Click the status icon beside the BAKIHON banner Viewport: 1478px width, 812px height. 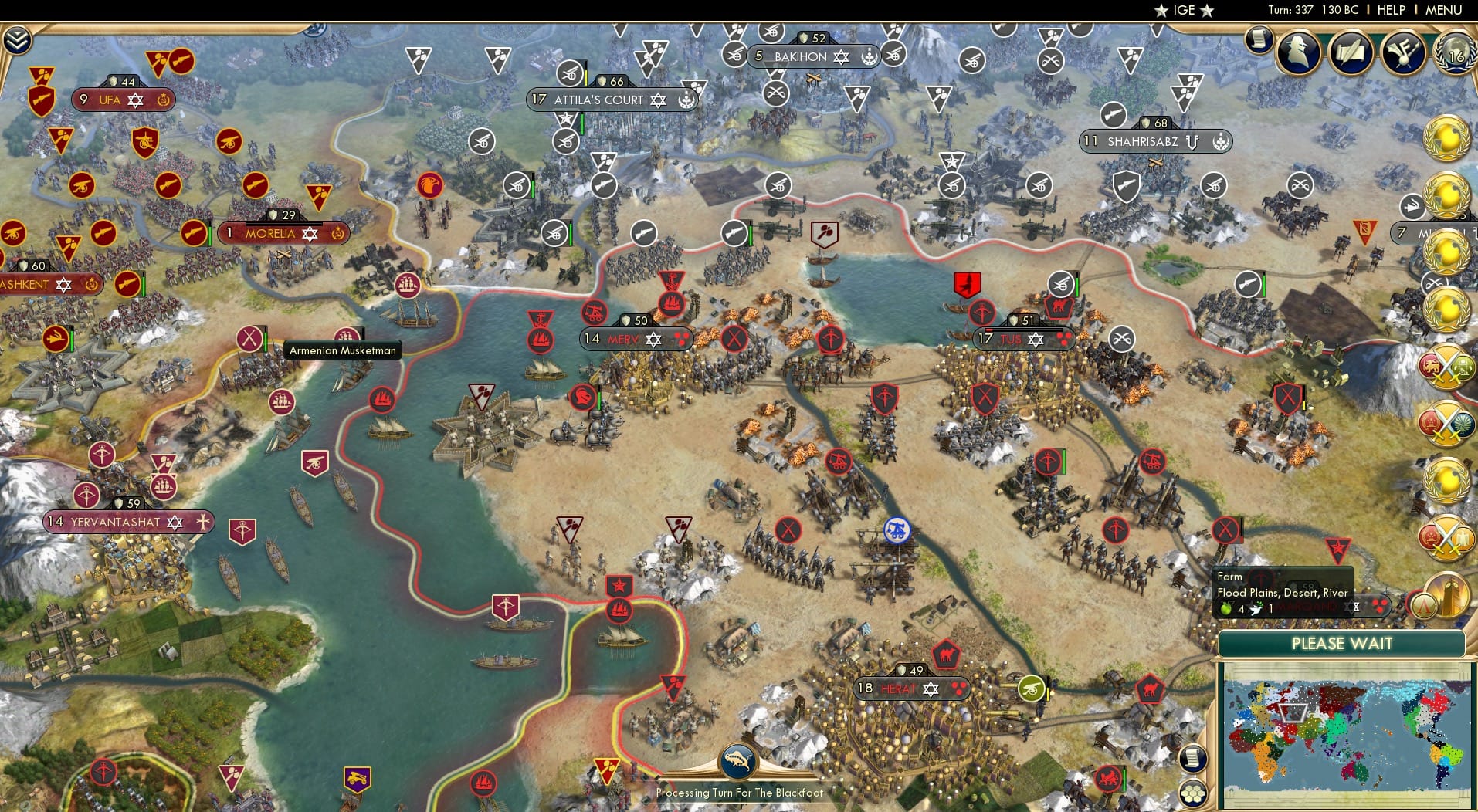click(870, 56)
